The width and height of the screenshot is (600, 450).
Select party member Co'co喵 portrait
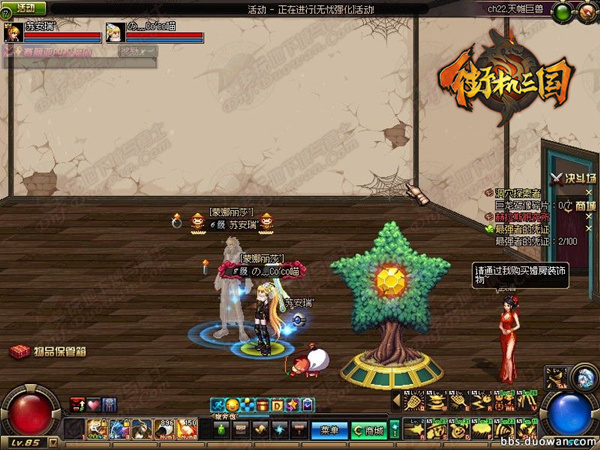tap(113, 31)
